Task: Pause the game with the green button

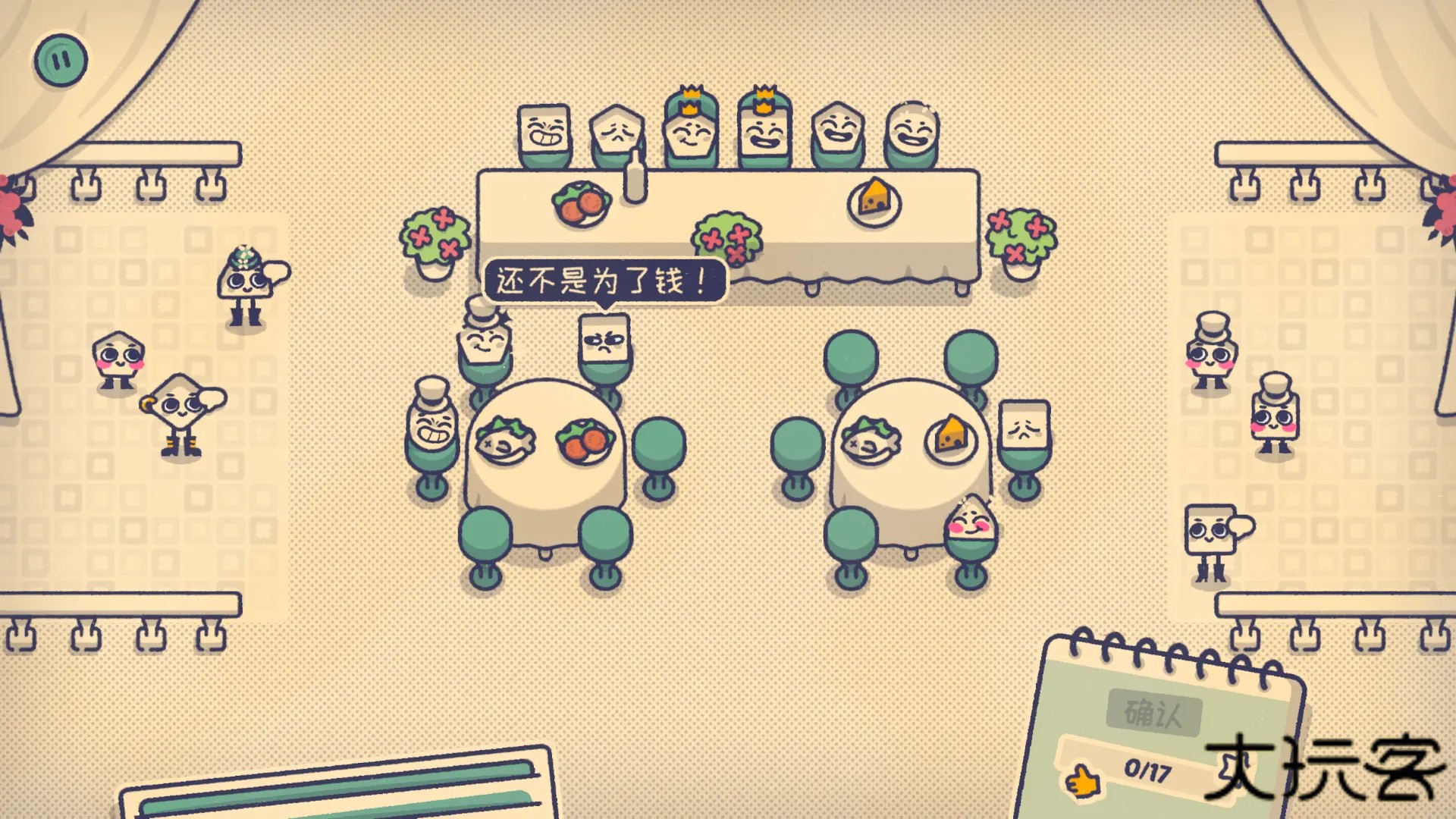Action: tap(61, 60)
